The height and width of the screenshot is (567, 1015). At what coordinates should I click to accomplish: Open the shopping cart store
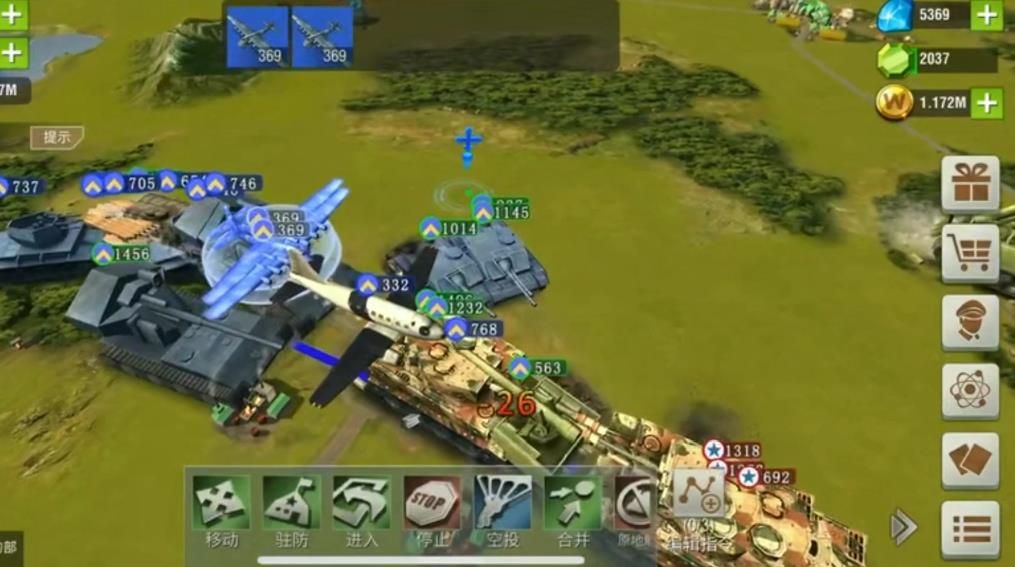[x=970, y=253]
